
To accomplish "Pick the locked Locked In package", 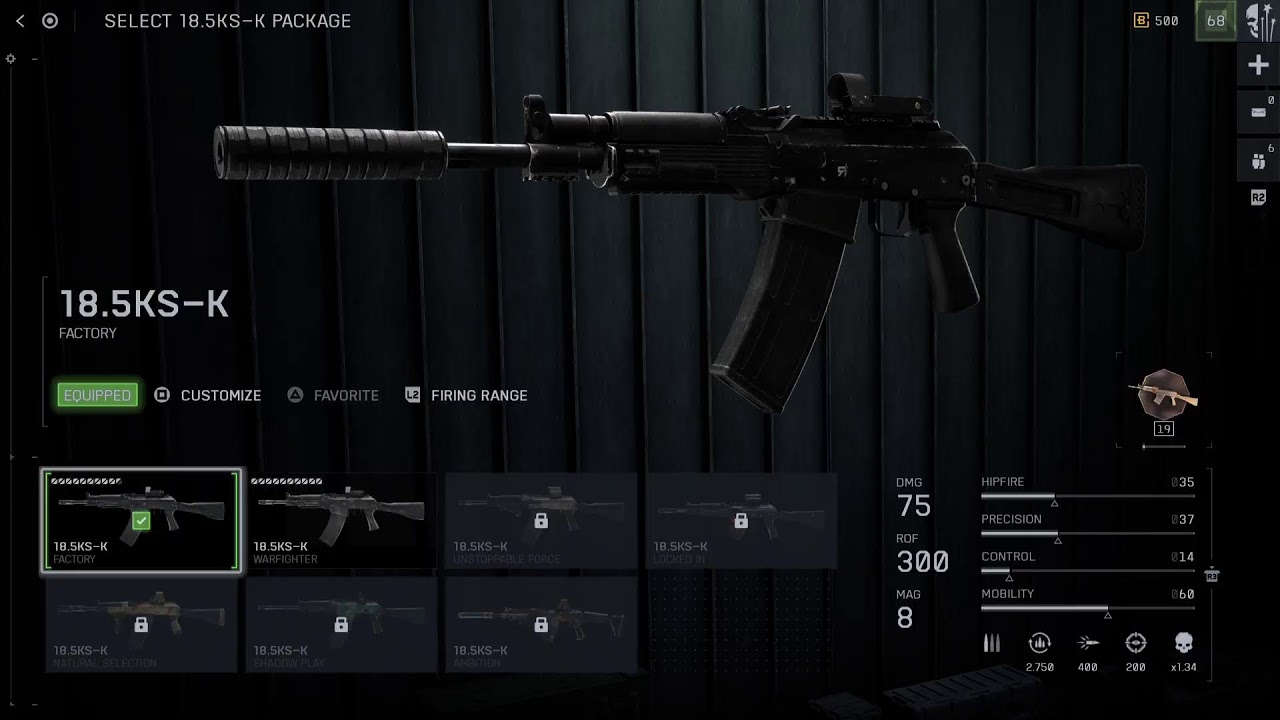I will click(741, 520).
